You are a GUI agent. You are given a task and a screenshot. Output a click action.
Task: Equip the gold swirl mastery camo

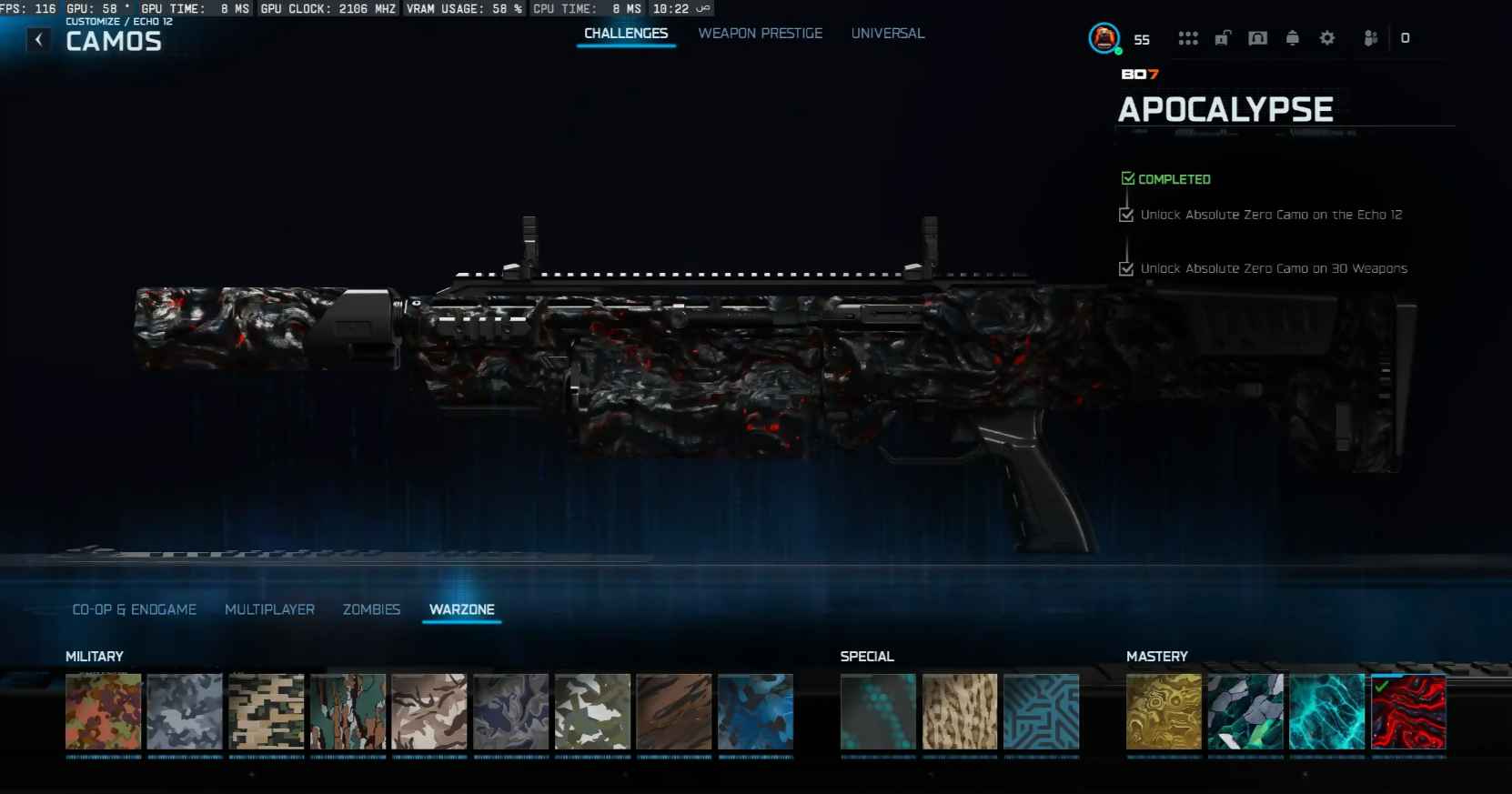pyautogui.click(x=1164, y=711)
